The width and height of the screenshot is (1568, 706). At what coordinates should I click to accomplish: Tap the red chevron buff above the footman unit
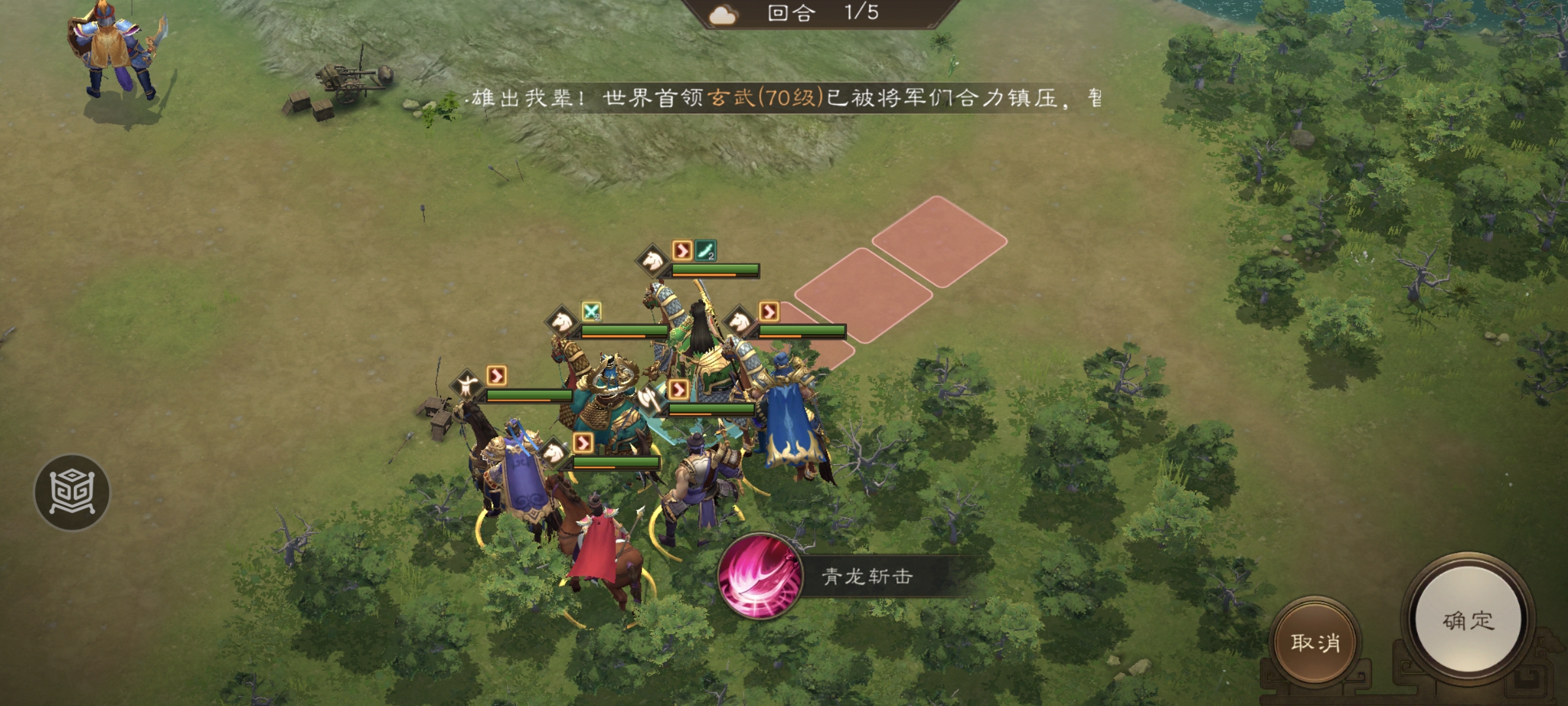click(x=497, y=376)
